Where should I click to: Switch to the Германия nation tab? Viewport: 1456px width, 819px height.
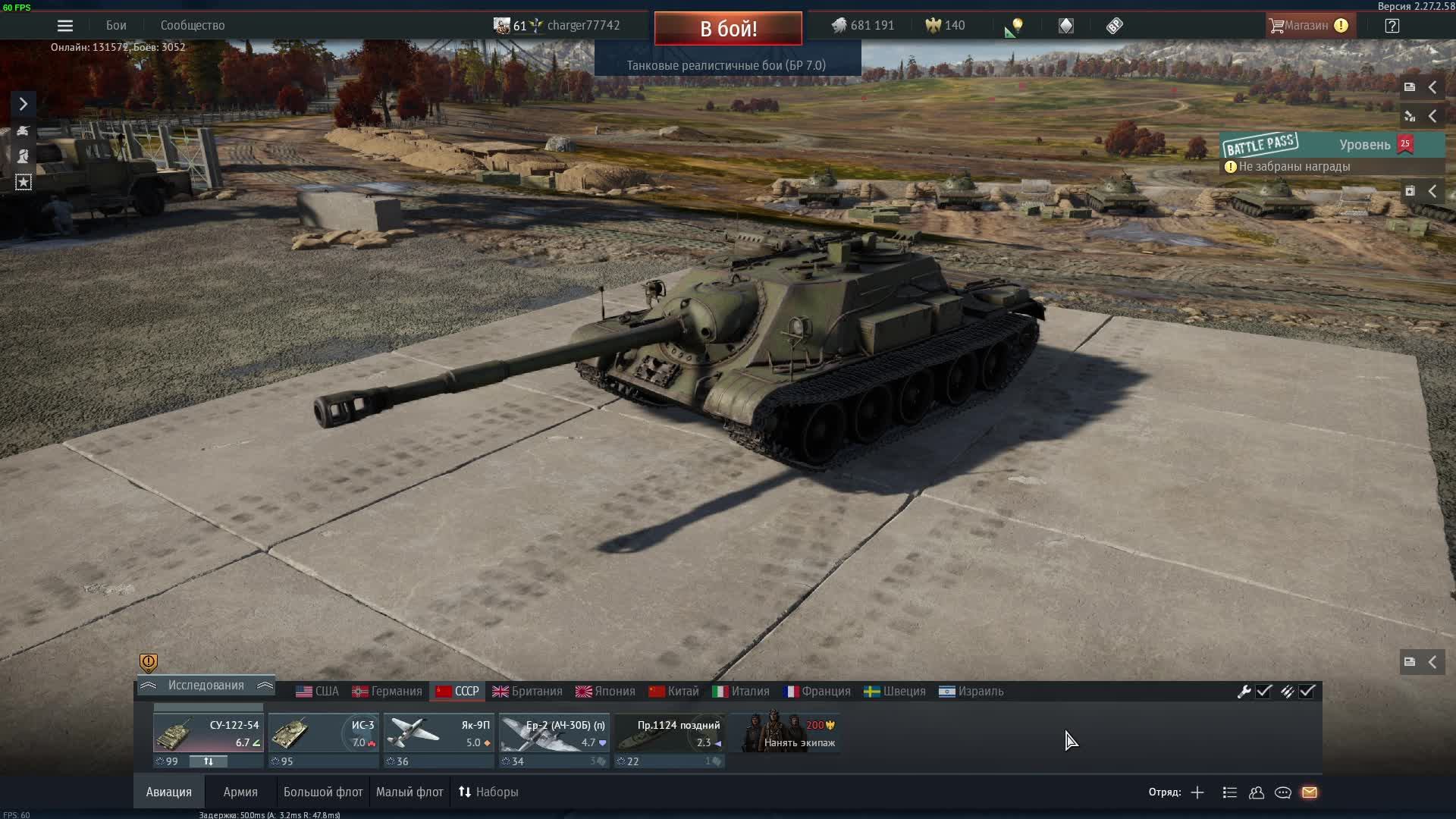(388, 692)
